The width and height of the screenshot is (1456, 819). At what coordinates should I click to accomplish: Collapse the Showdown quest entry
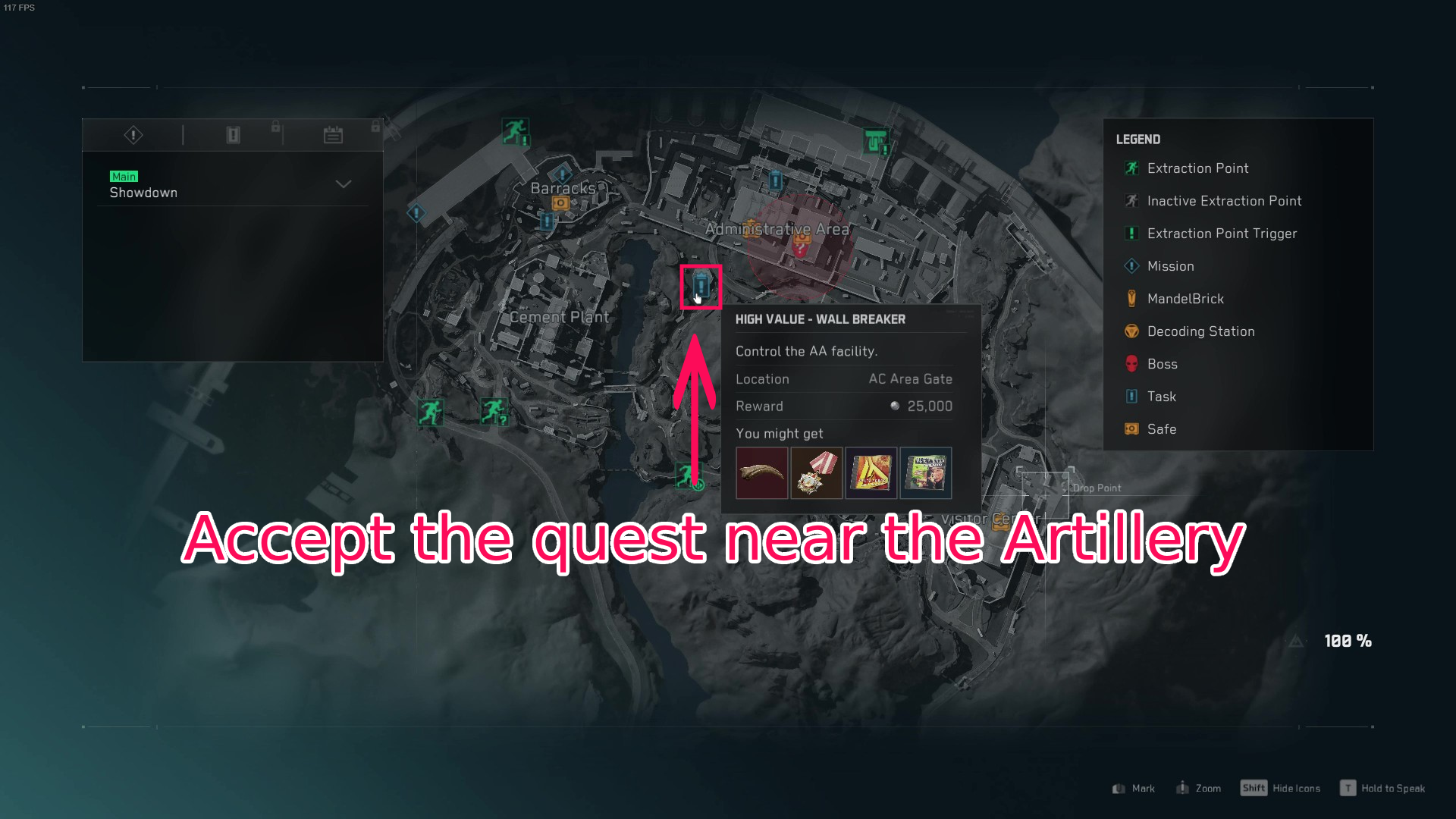coord(343,184)
